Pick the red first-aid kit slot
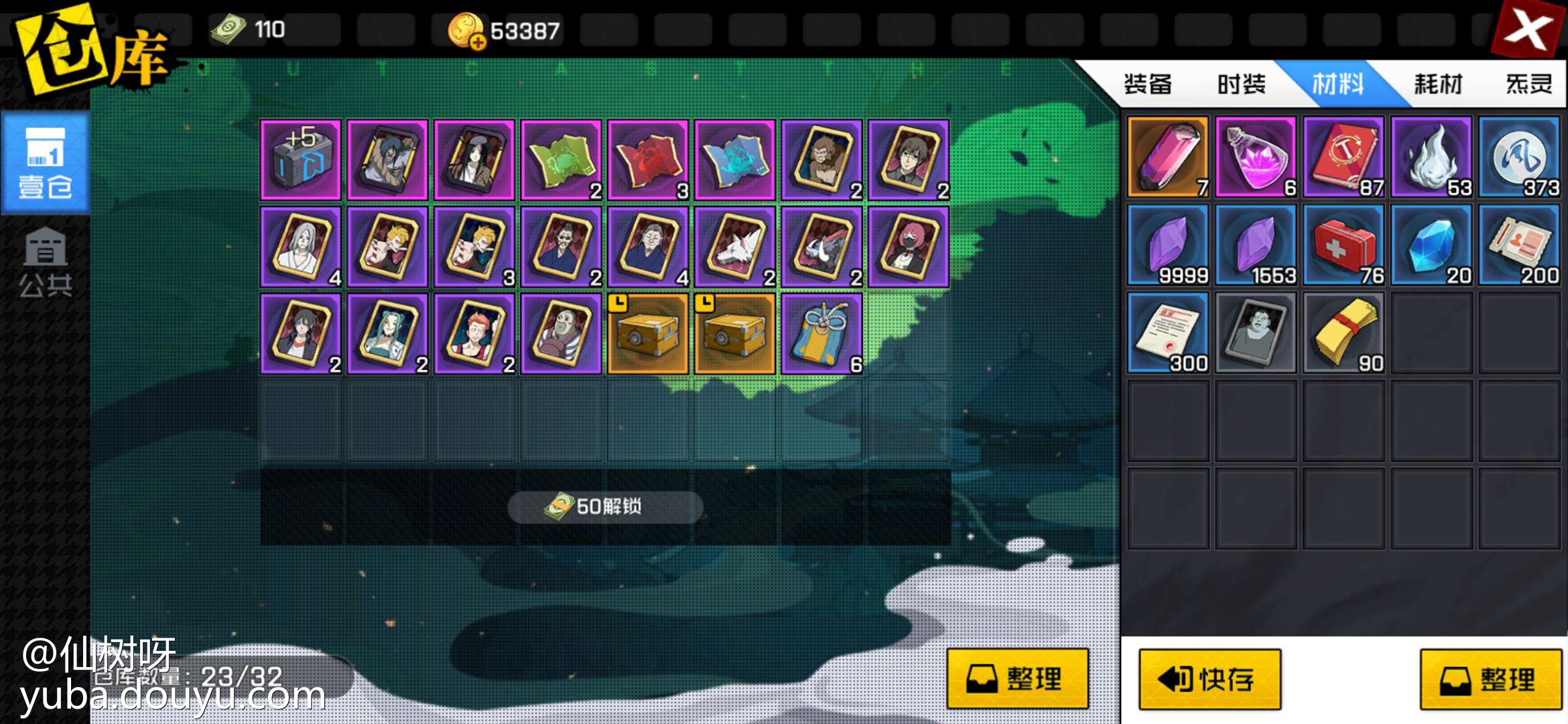Image resolution: width=1568 pixels, height=724 pixels. [x=1344, y=247]
